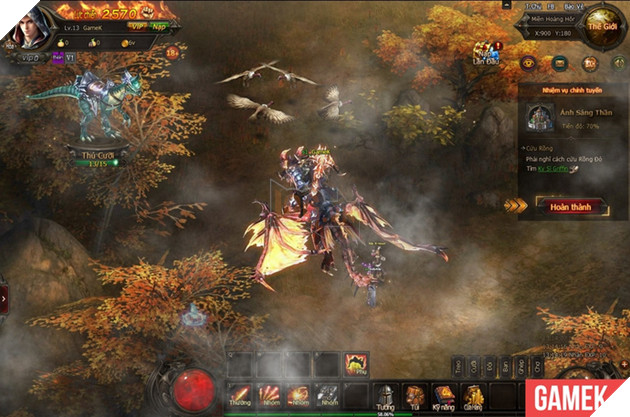Click the Lần Đầu first-recharge icon
630x417 pixels.
(x=487, y=56)
